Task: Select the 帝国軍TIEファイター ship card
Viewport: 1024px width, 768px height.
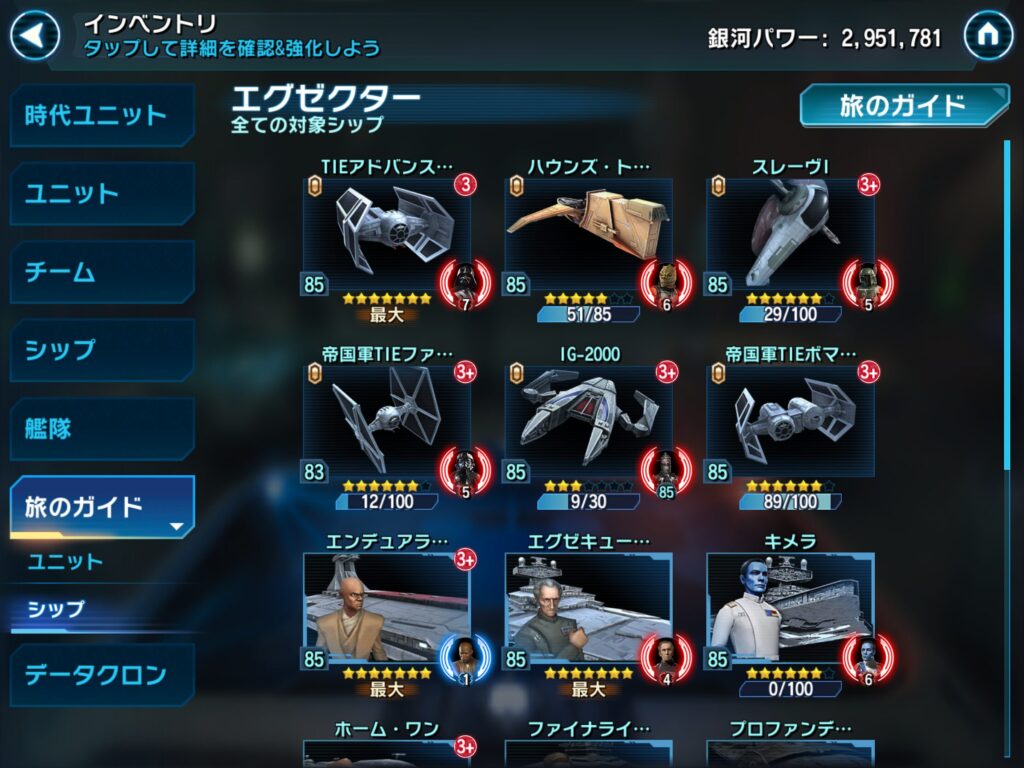Action: [x=387, y=422]
